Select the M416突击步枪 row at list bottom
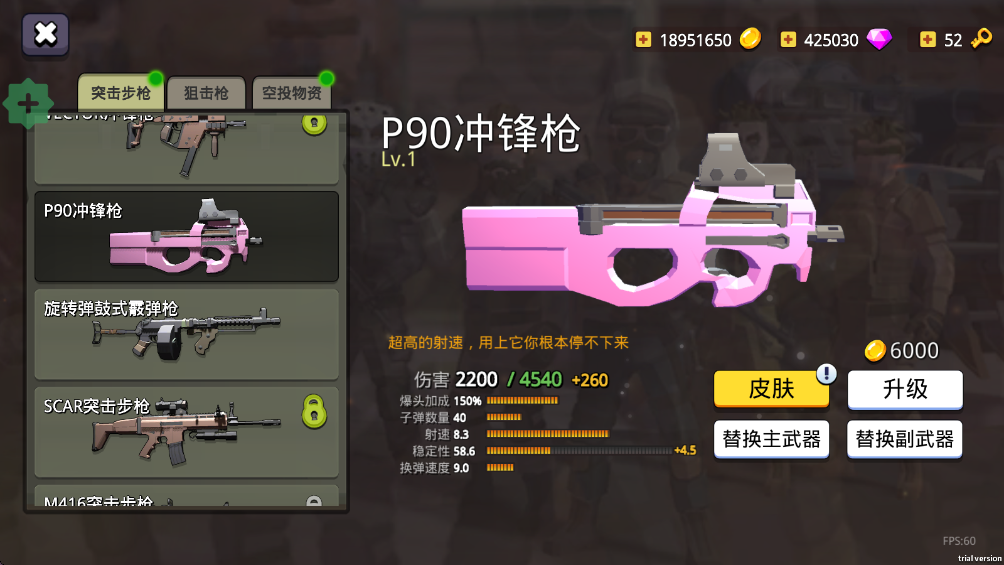1004x565 pixels. pyautogui.click(x=187, y=499)
